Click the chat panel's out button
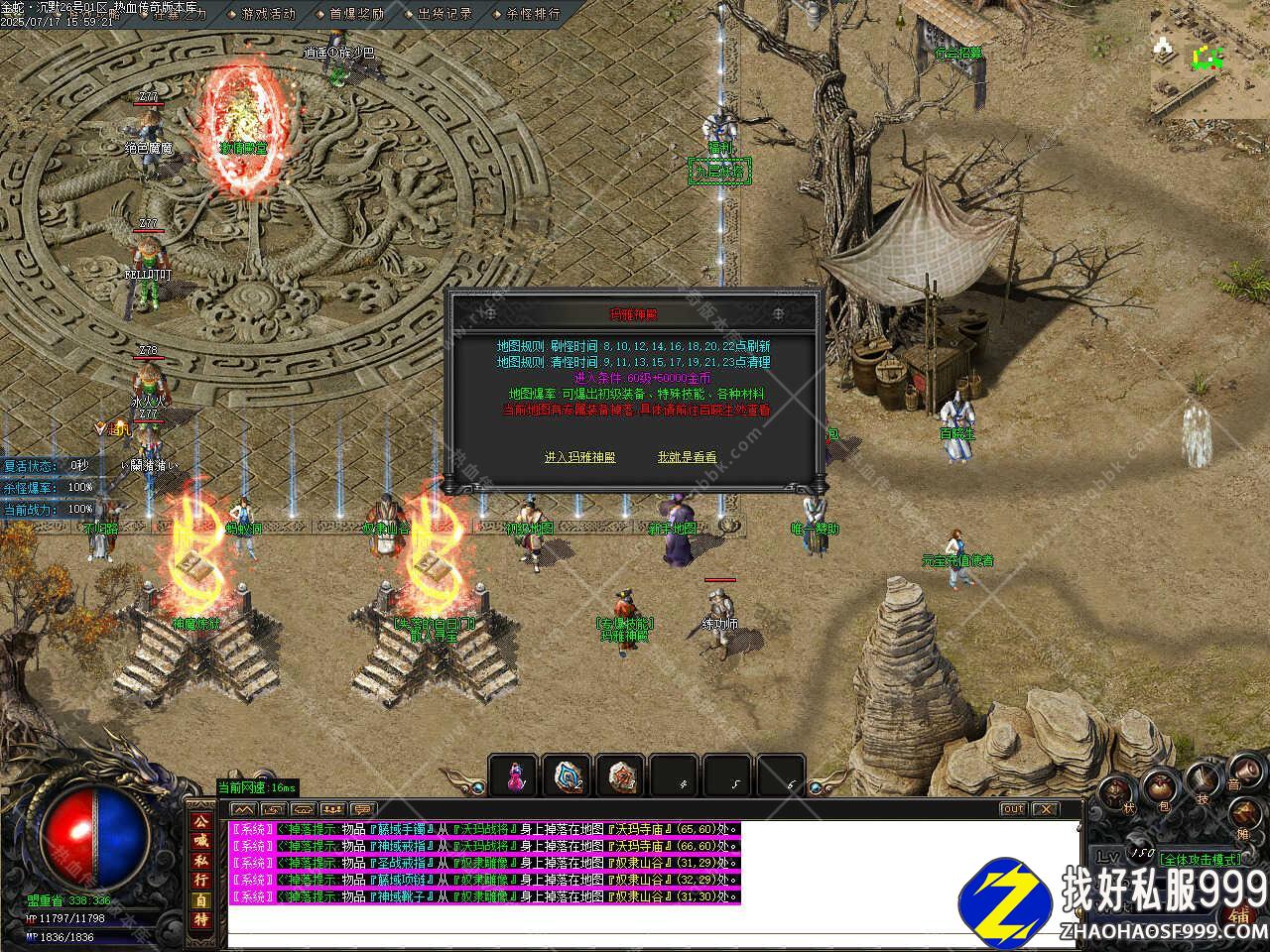This screenshot has height=952, width=1270. click(1012, 809)
